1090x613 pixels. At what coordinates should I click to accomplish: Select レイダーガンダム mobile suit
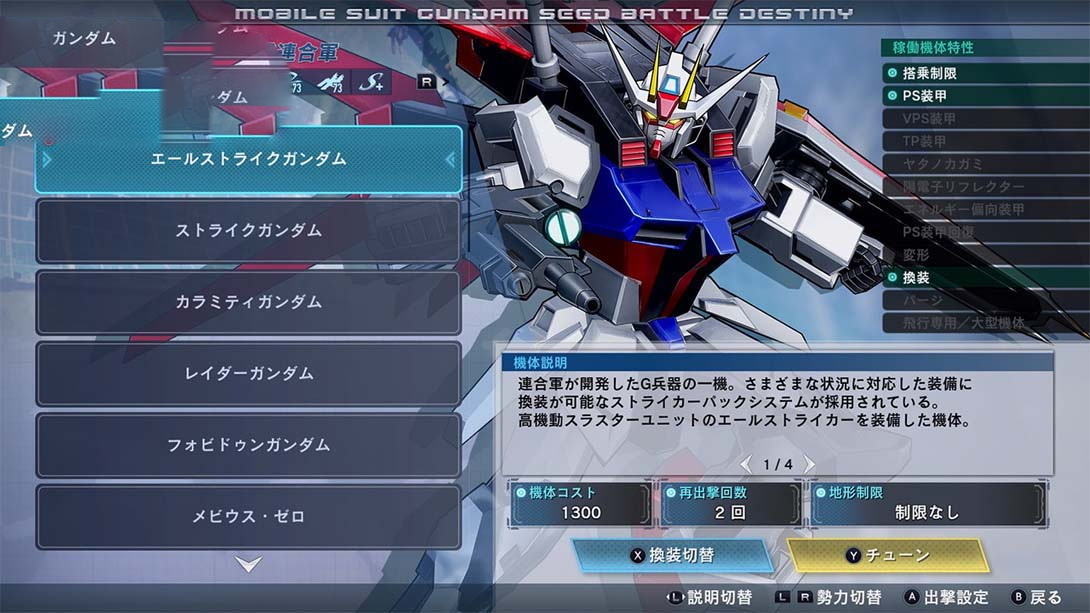(x=248, y=374)
